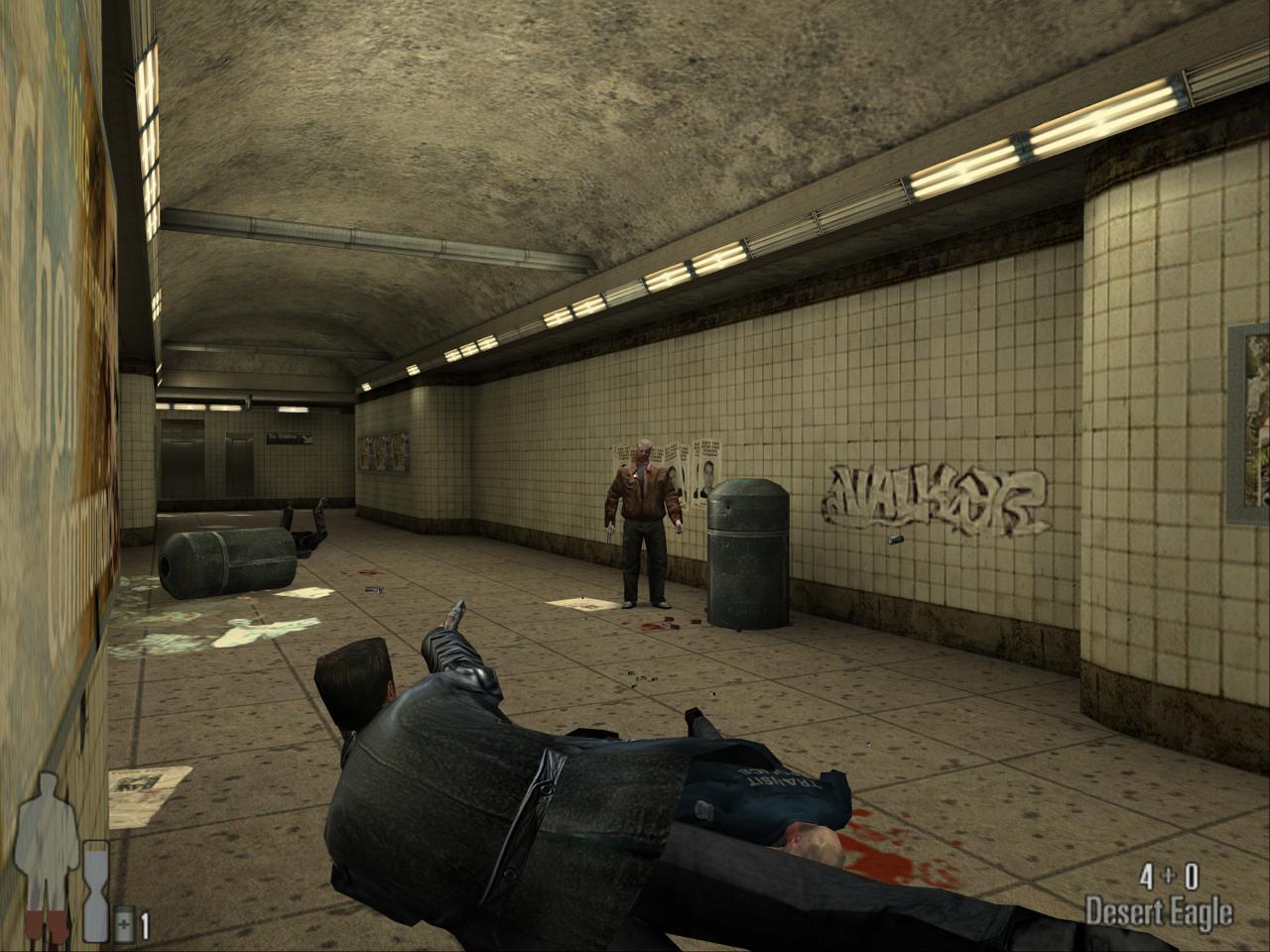Select the painkiller bottle icon
The height and width of the screenshot is (952, 1270).
pyautogui.click(x=124, y=924)
